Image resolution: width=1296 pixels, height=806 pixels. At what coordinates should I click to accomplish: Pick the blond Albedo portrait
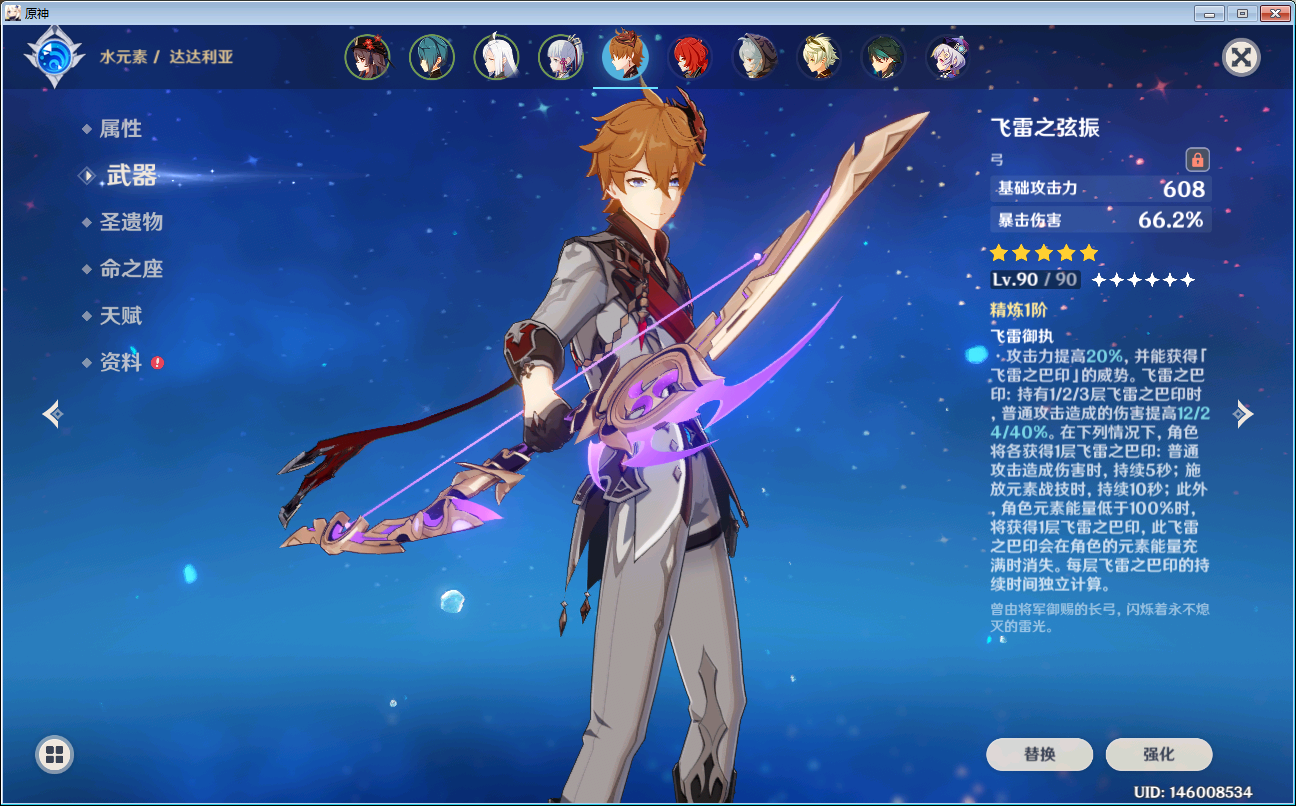pyautogui.click(x=819, y=57)
